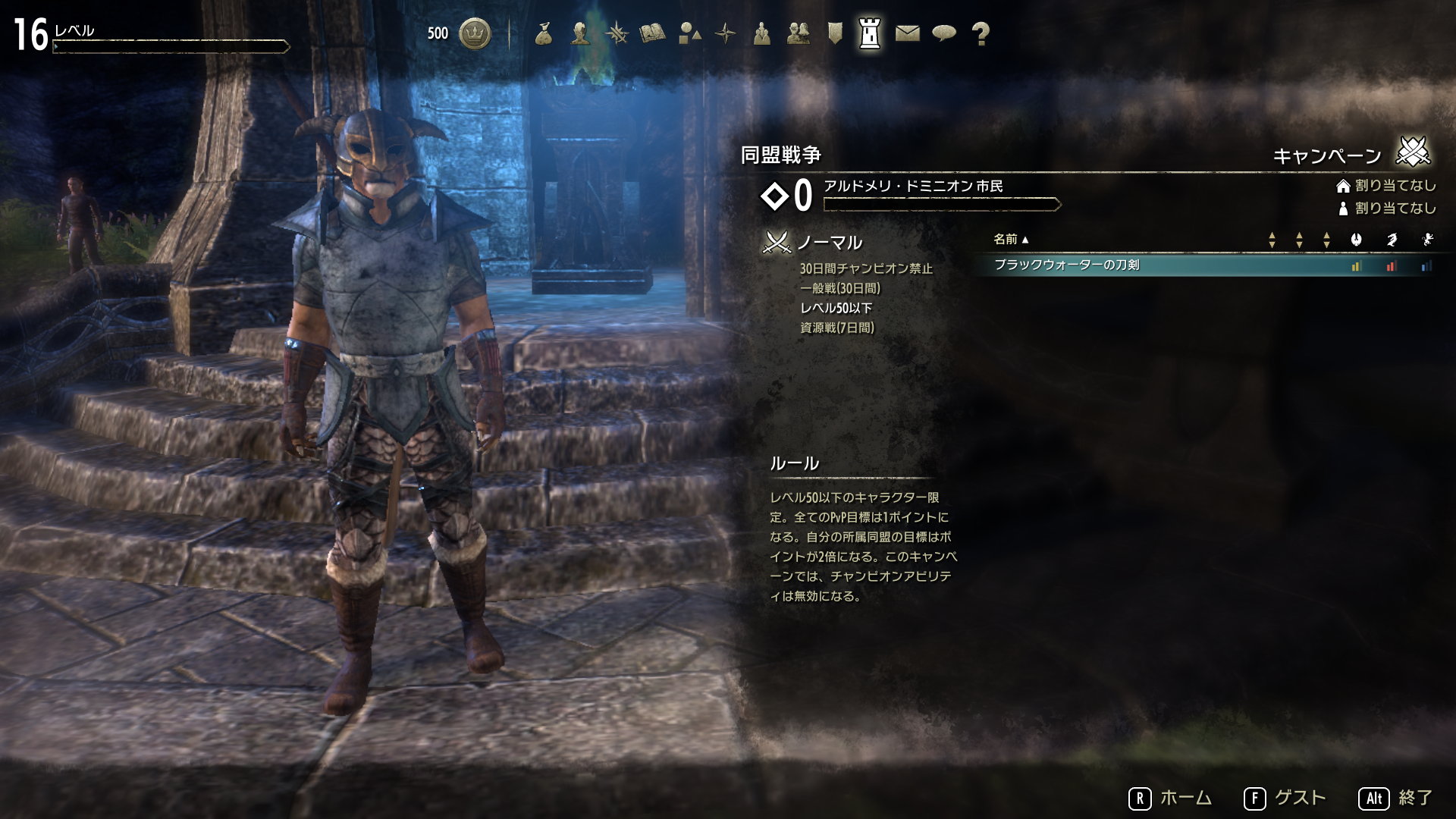The width and height of the screenshot is (1456, 819).
Task: Open the inventory bag icon
Action: (544, 32)
